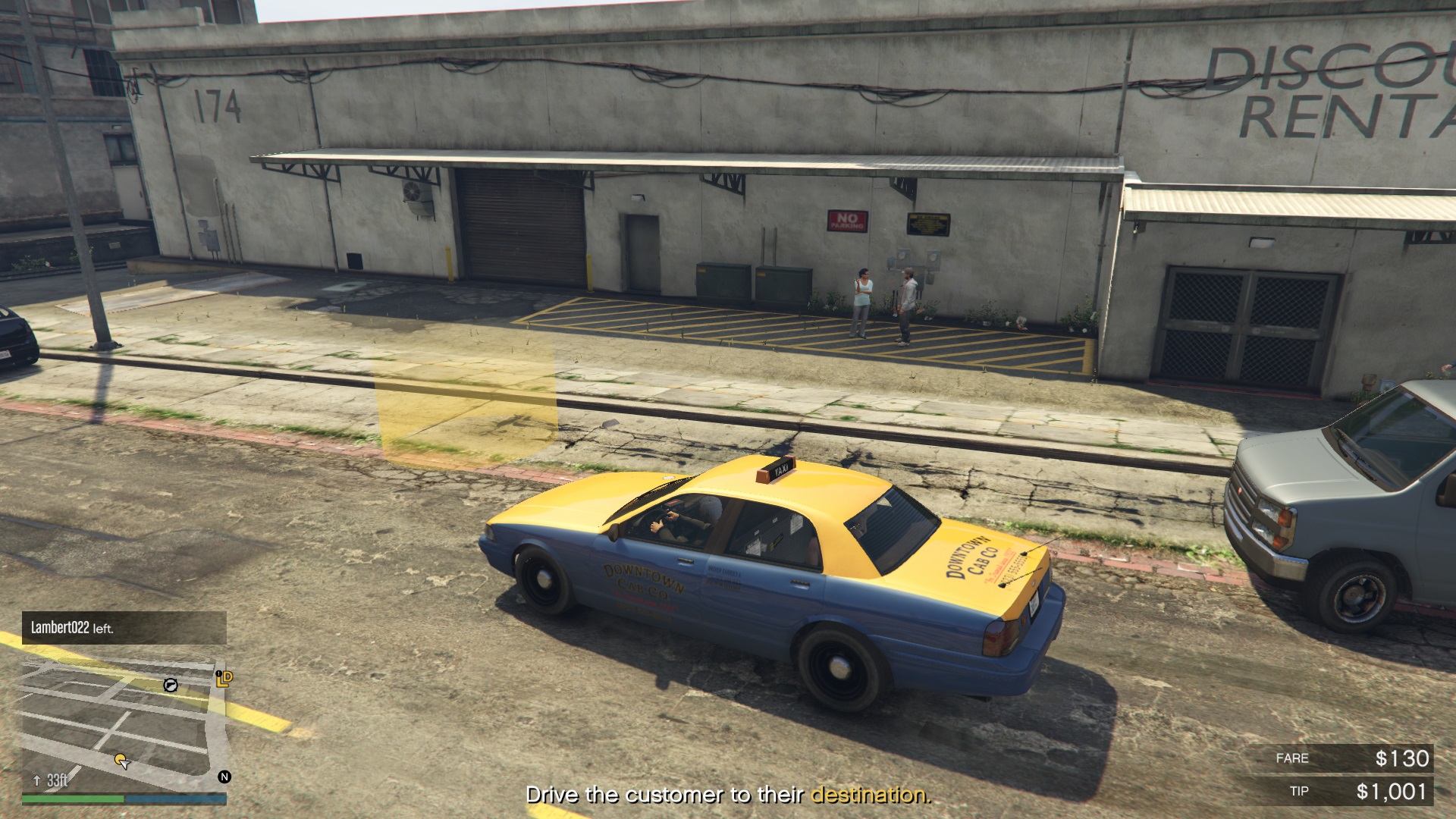The width and height of the screenshot is (1456, 819).
Task: Click the blue armor bar segment
Action: click(176, 798)
